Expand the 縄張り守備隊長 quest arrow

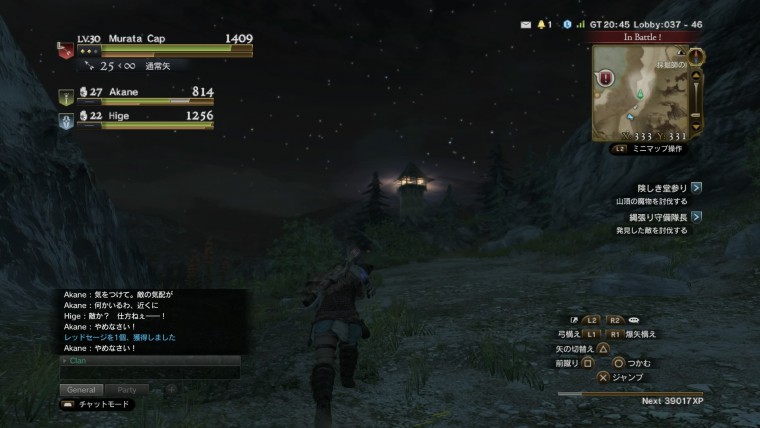click(696, 216)
